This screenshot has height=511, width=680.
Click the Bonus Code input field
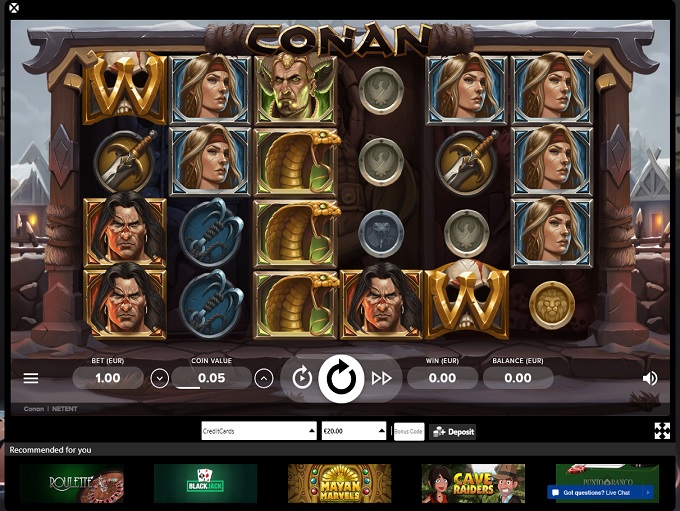(x=408, y=431)
